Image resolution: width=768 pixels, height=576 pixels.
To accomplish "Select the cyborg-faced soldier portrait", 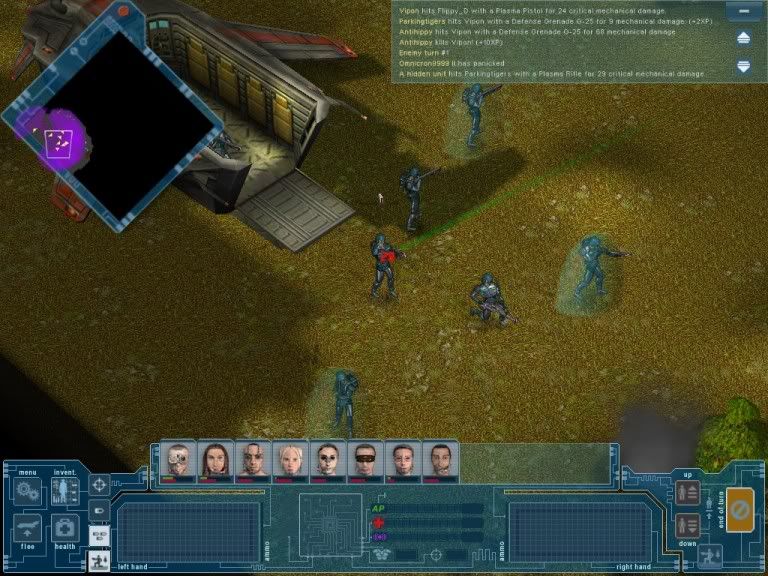I will pyautogui.click(x=178, y=460).
